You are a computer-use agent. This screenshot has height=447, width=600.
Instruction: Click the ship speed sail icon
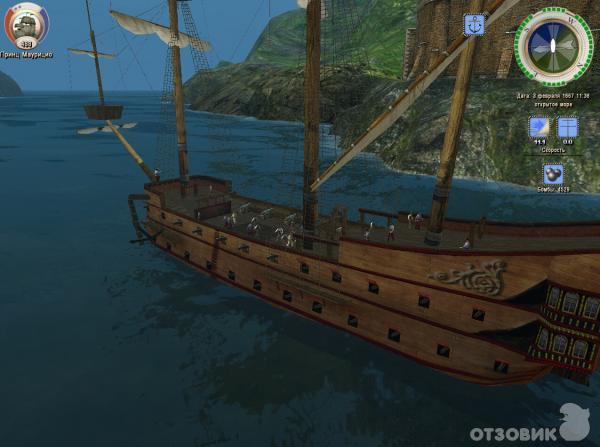[x=567, y=128]
